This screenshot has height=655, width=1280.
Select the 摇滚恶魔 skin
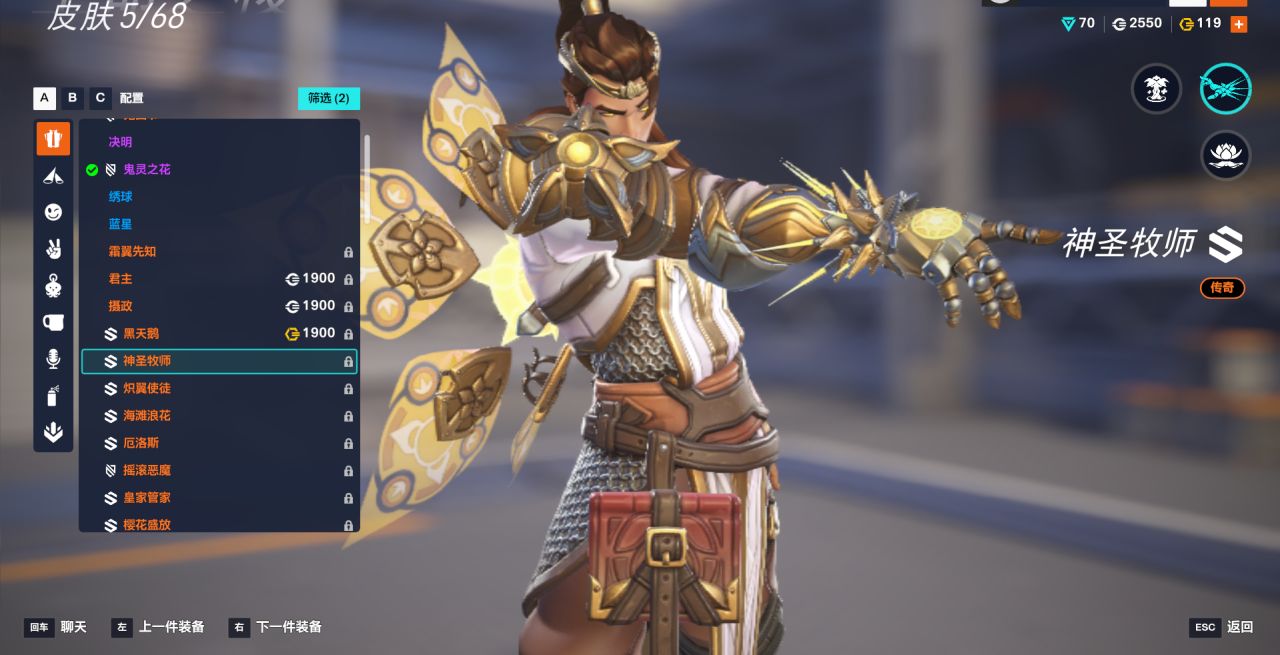[147, 470]
